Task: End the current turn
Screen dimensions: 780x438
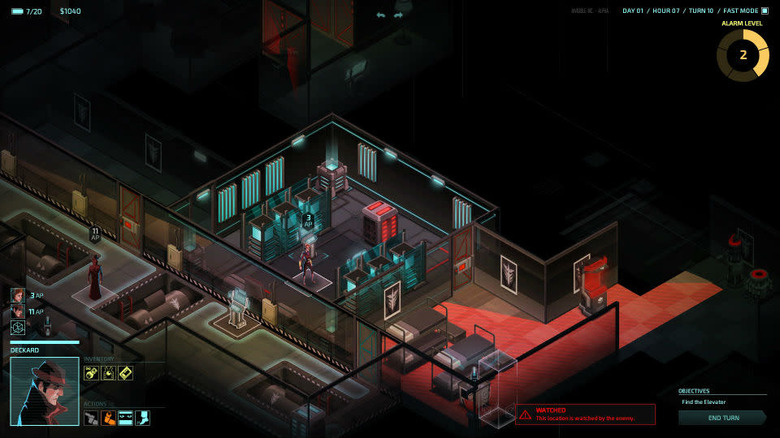Action: [x=723, y=418]
